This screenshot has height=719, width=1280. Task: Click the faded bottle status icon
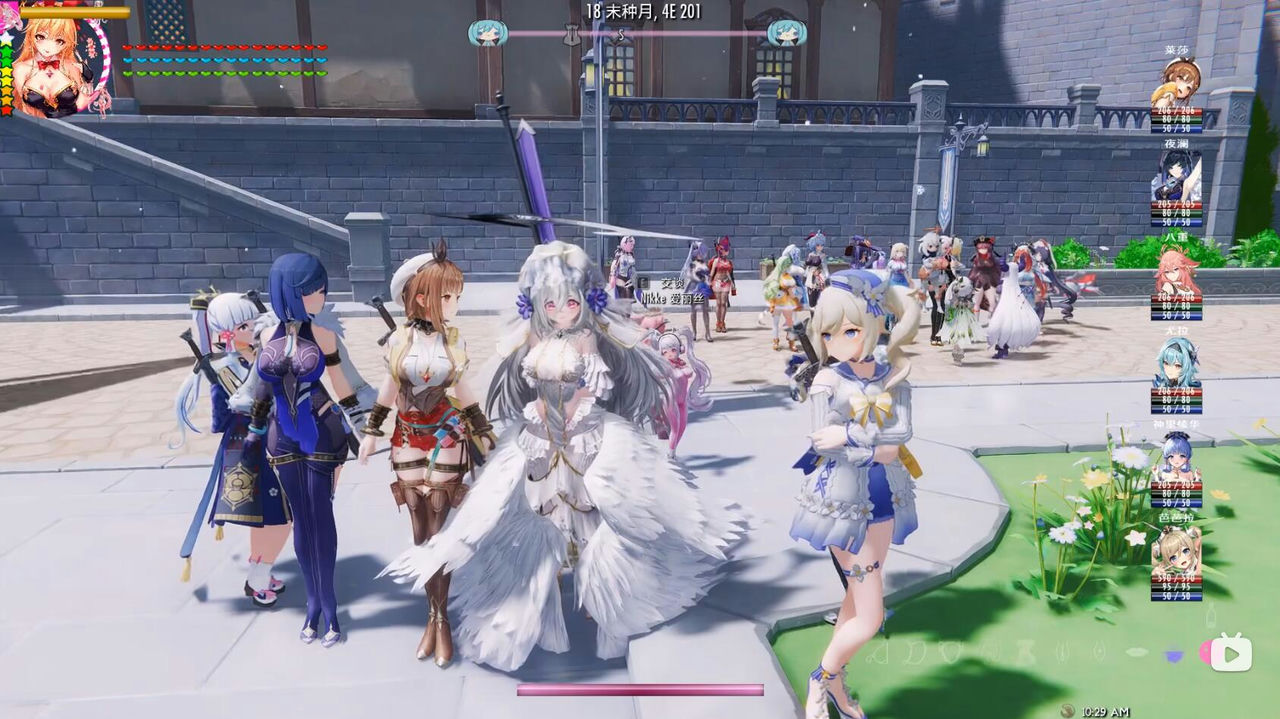tap(1211, 612)
